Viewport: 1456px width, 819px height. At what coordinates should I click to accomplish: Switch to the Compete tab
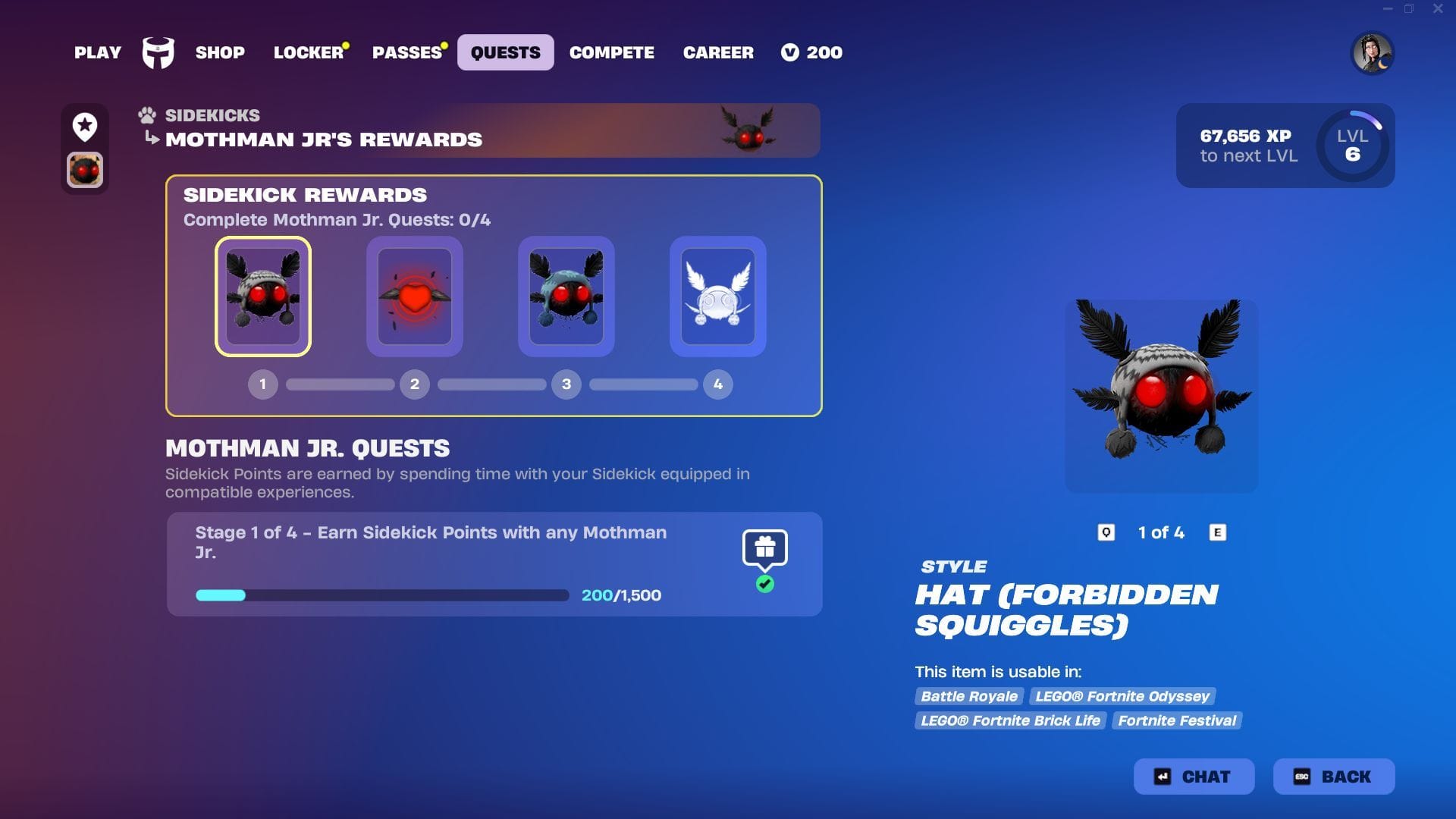click(612, 52)
